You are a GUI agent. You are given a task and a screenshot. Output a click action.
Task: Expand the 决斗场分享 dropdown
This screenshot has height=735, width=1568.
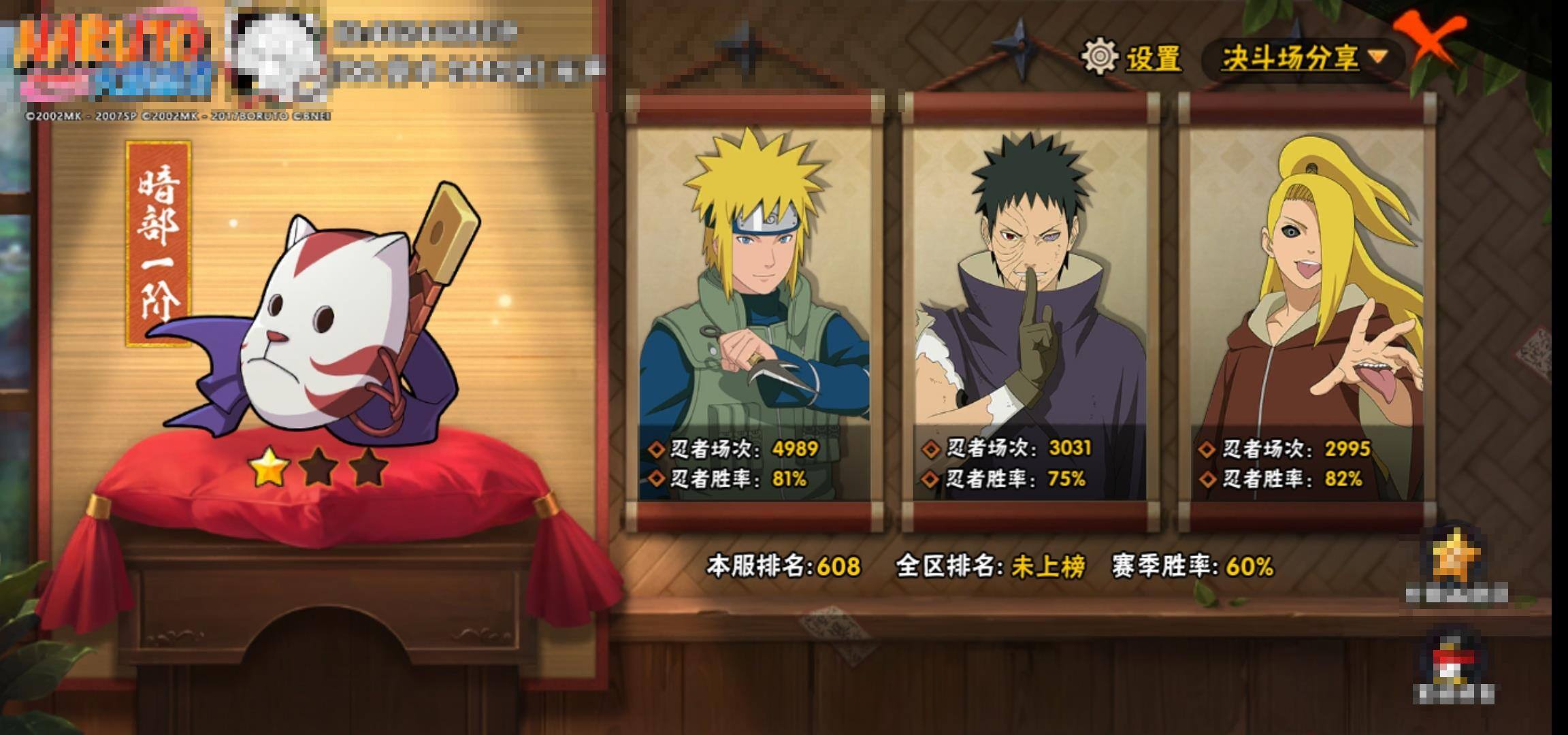click(x=1303, y=58)
